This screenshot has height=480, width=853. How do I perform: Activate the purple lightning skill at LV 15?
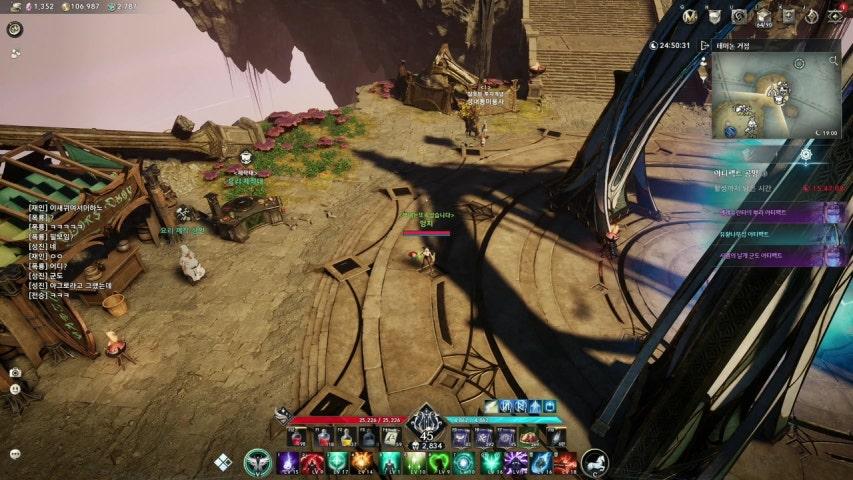point(287,462)
